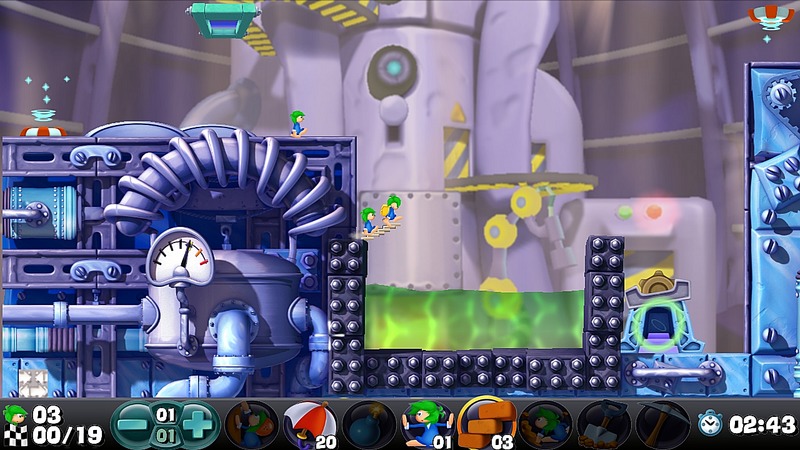Select the climber skill icon
This screenshot has width=800, height=450.
[x=251, y=424]
